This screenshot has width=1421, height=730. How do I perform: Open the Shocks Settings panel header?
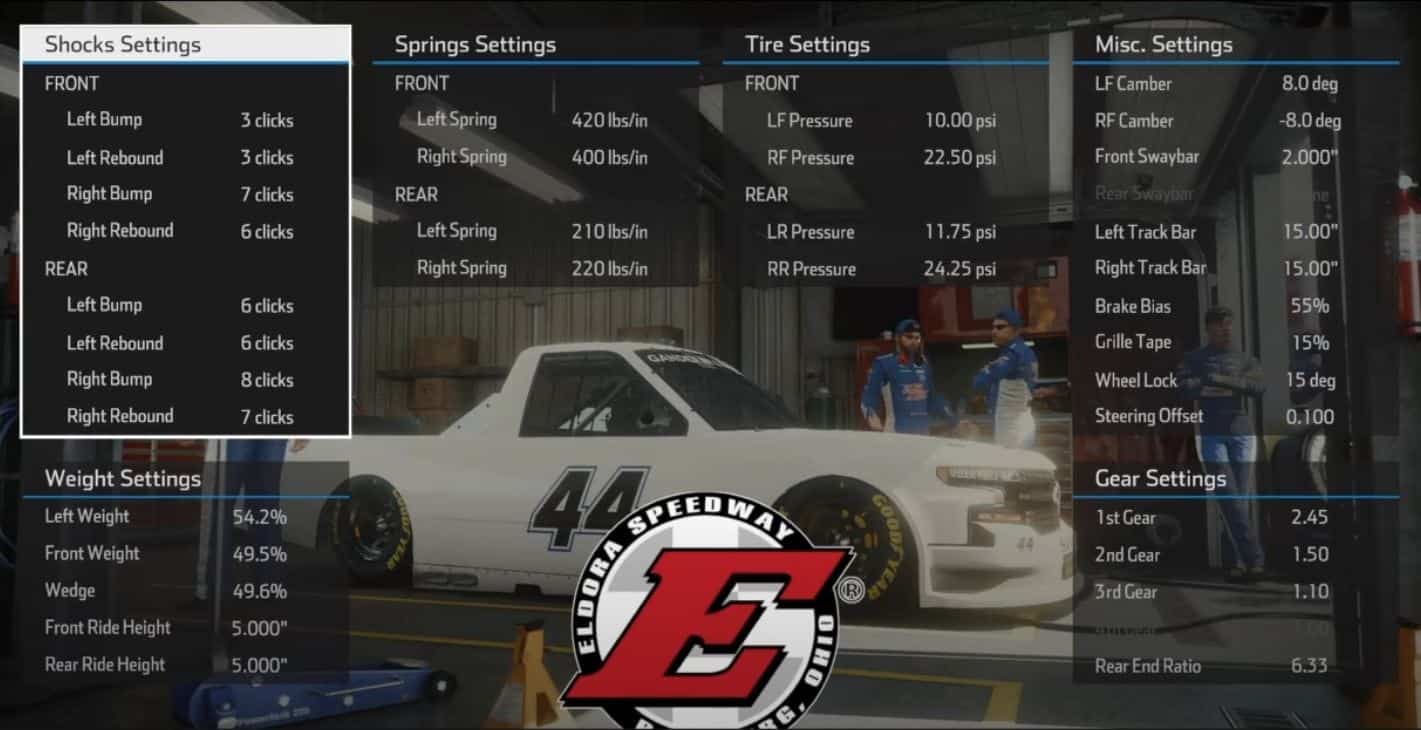coord(120,44)
